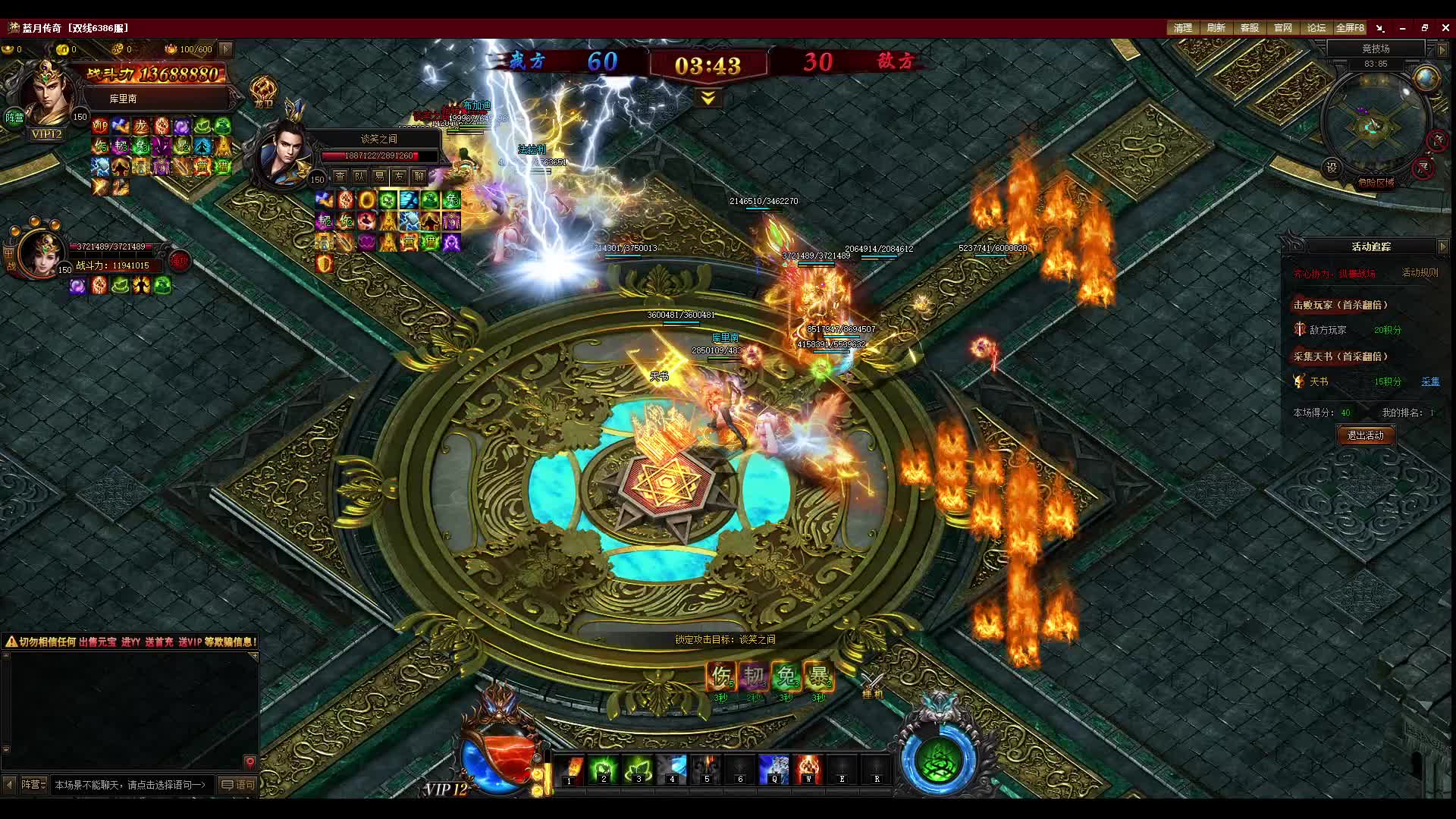Open 客服 customer service from the top bar
Image resolution: width=1456 pixels, height=819 pixels.
coord(1249,28)
